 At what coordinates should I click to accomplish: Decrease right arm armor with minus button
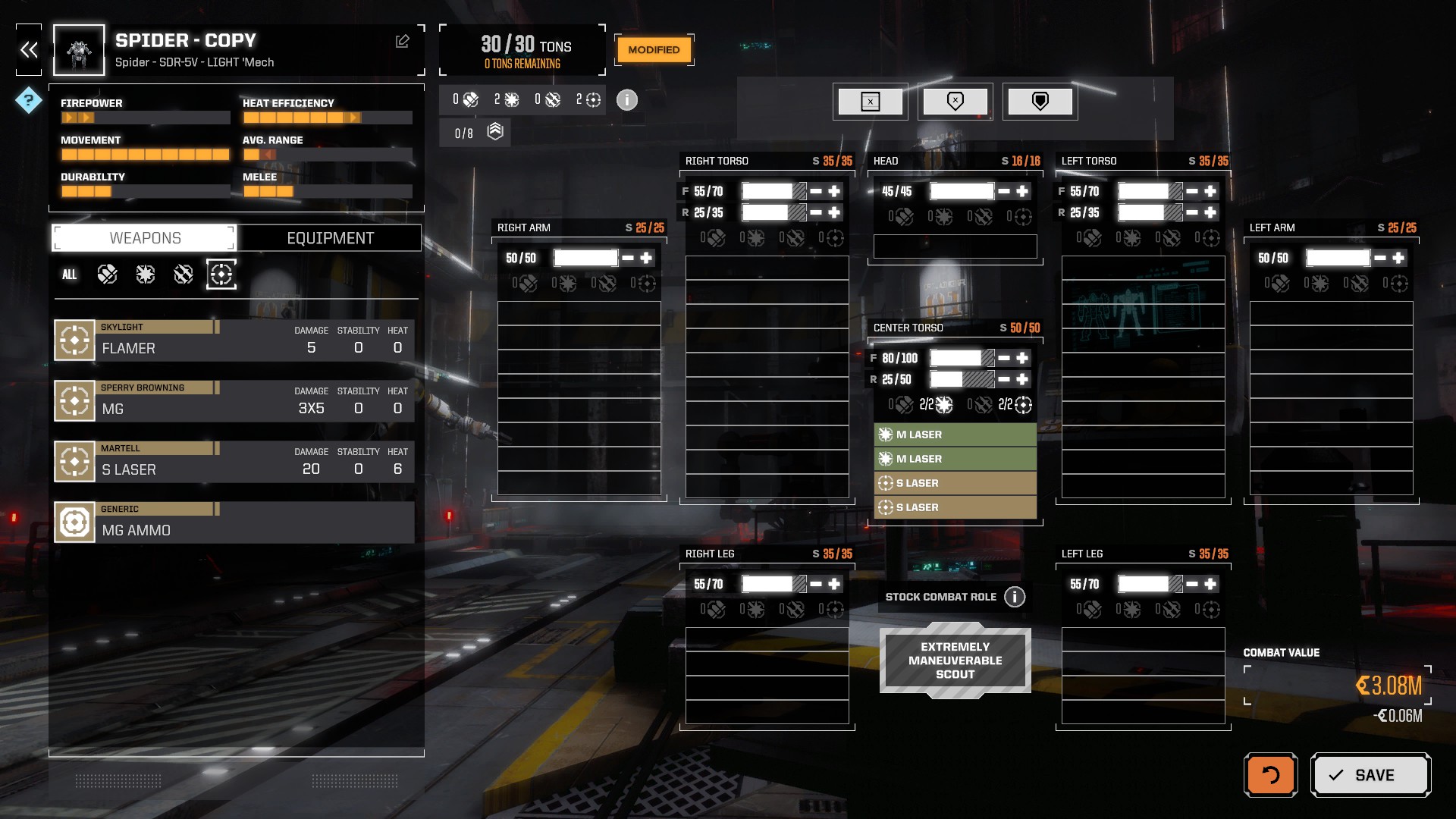pos(628,258)
